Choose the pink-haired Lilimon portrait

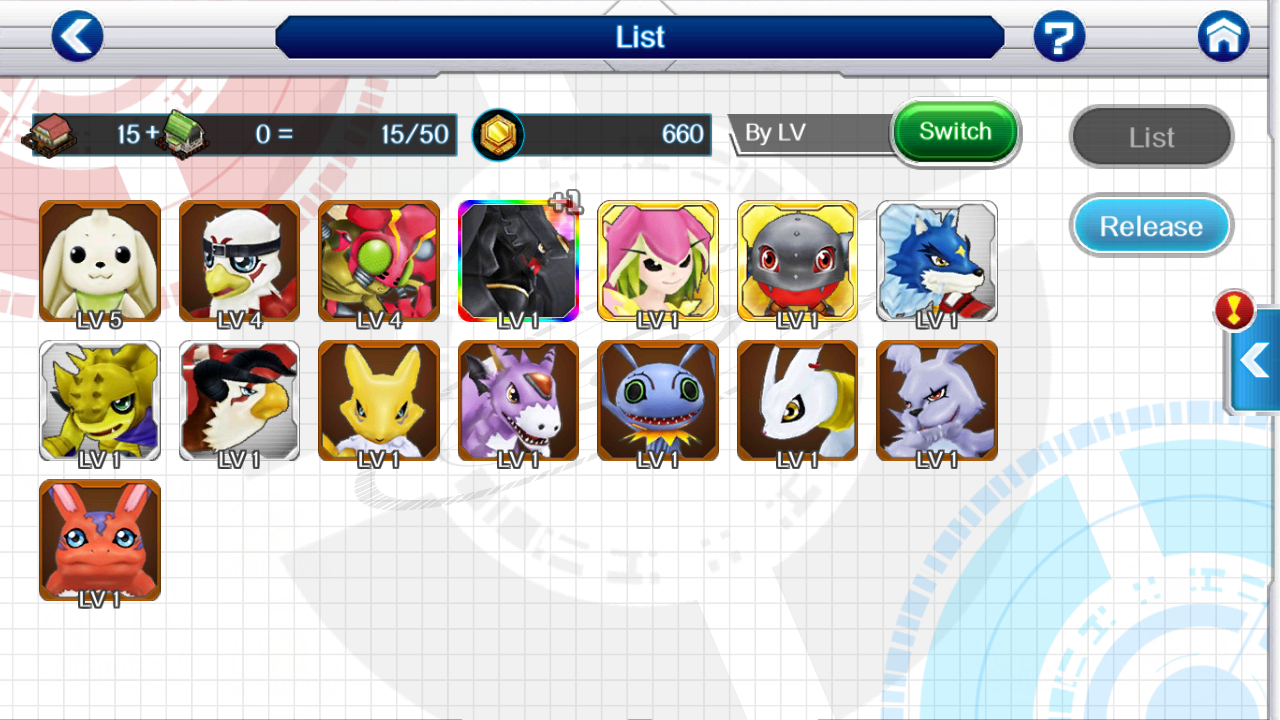(658, 261)
